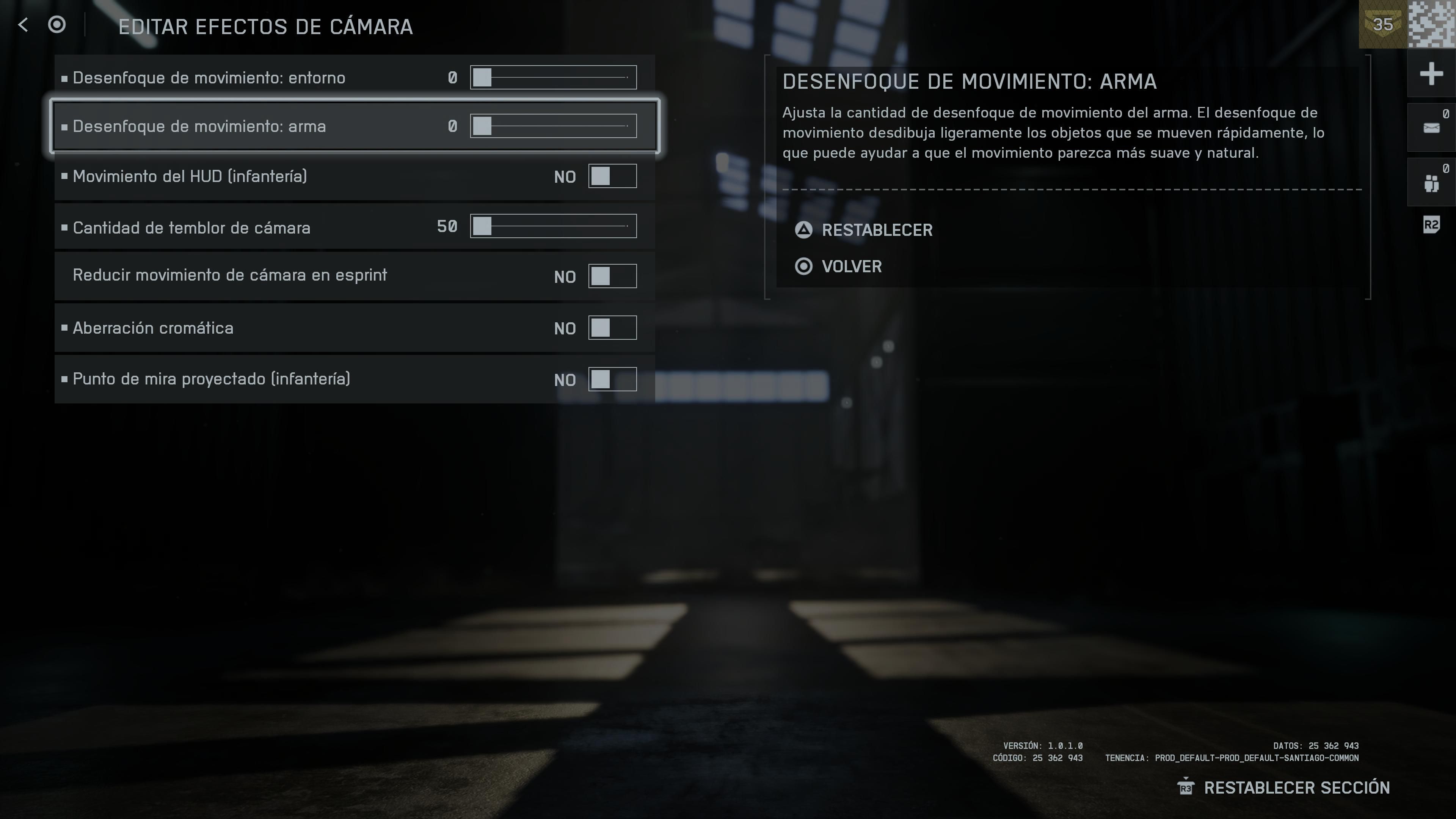Open the friends/social icon showing 0
The width and height of the screenshot is (1456, 819).
pos(1431,182)
